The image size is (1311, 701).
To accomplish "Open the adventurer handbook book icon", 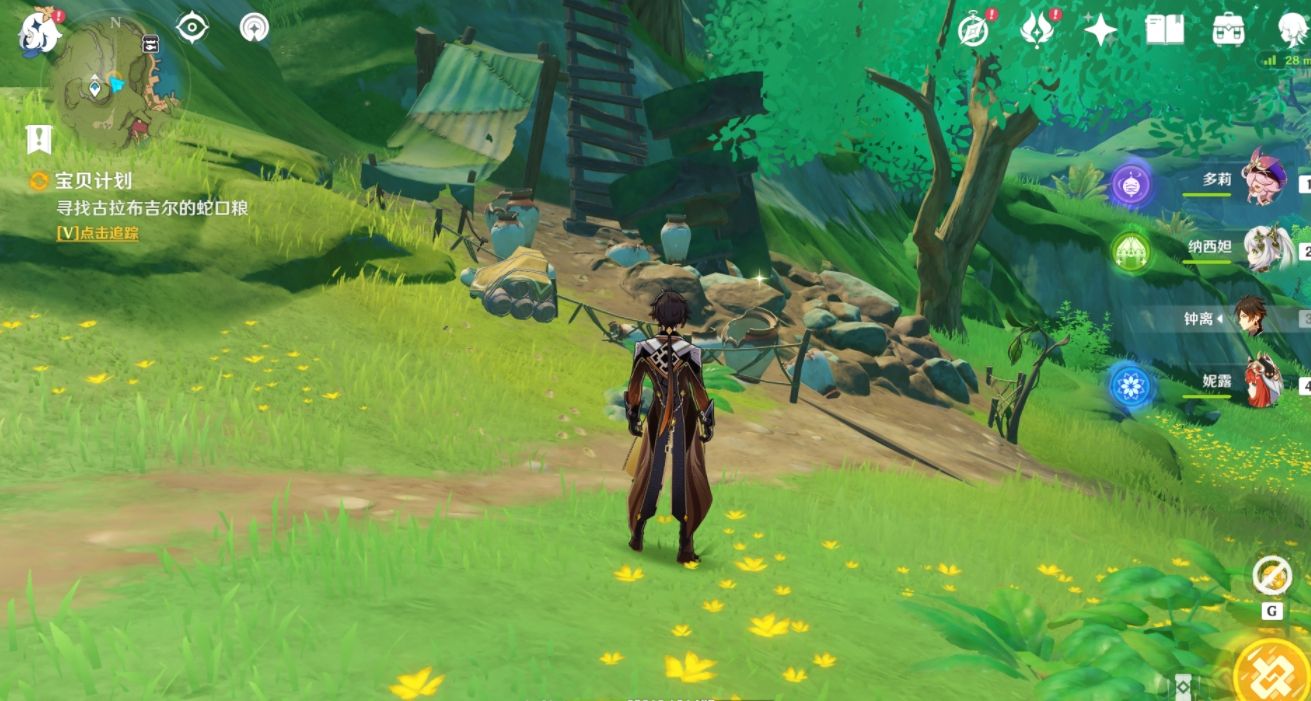I will (1164, 30).
